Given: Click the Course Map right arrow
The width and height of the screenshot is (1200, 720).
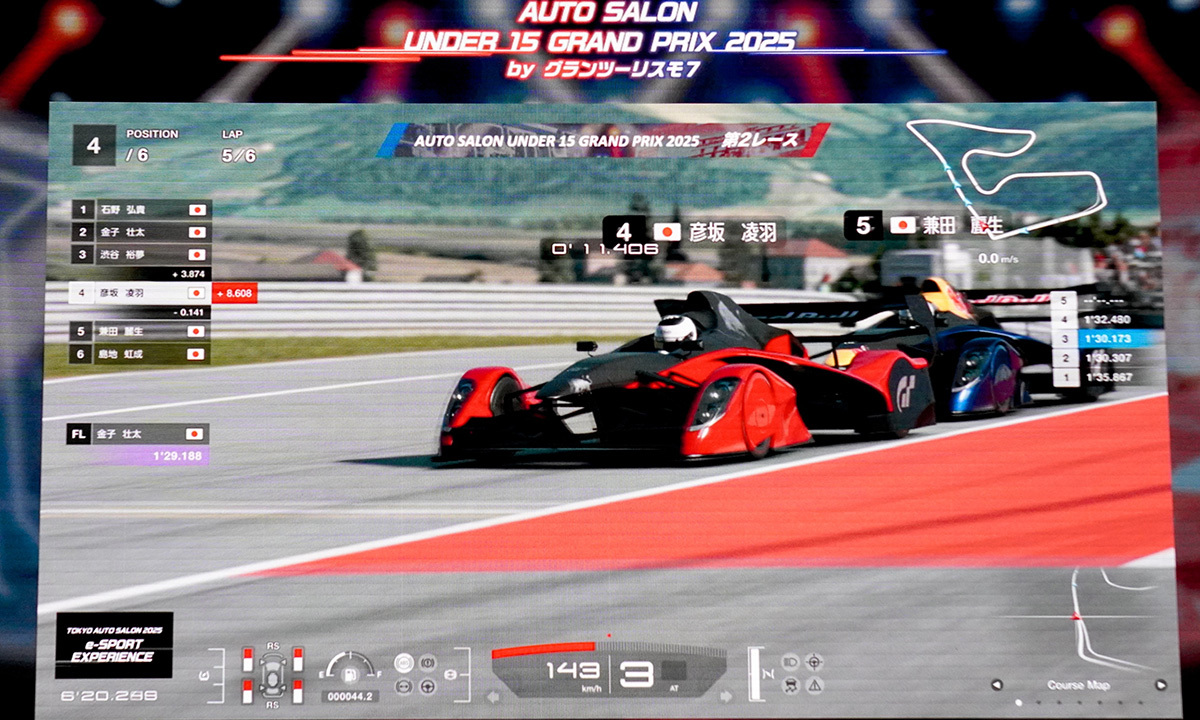Looking at the screenshot, I should point(1161,685).
